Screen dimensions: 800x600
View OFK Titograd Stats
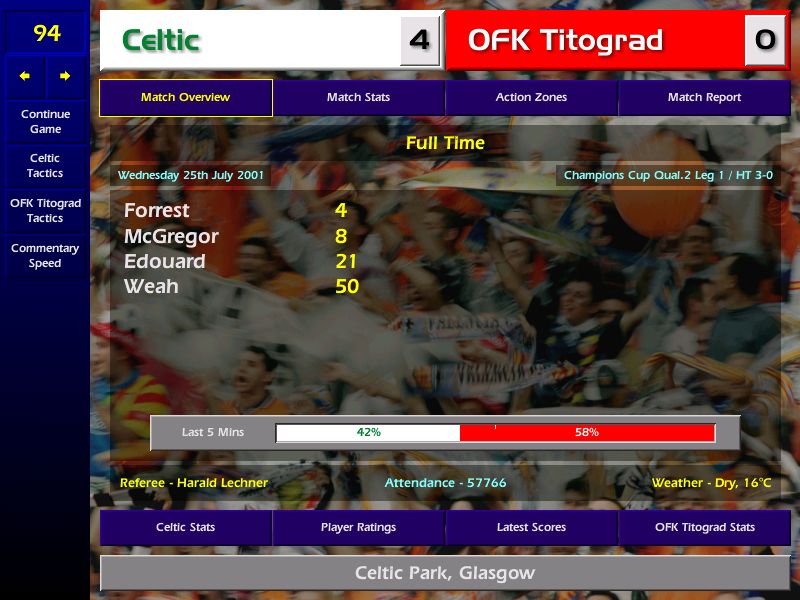[704, 527]
